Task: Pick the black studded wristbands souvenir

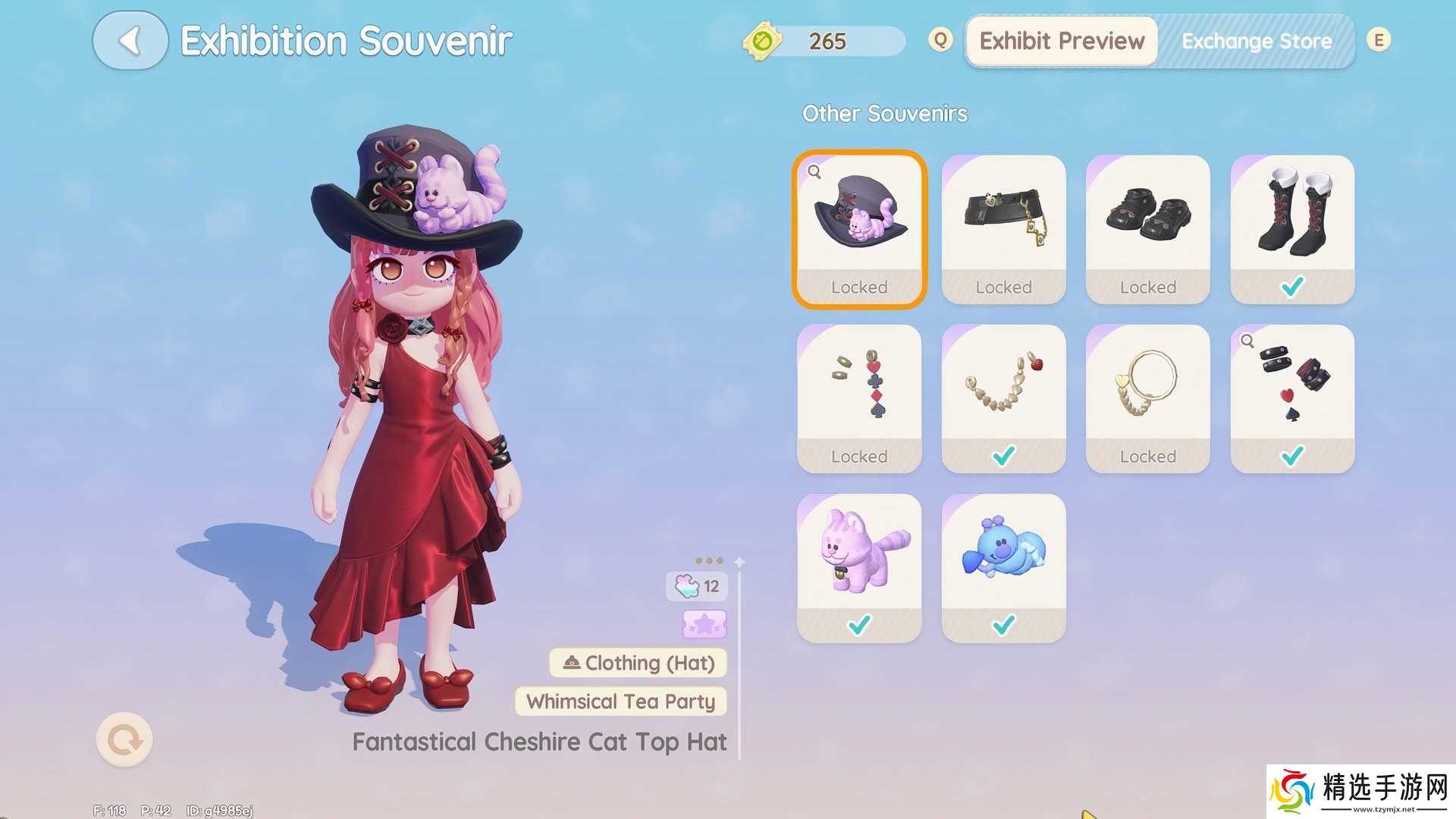Action: coord(1291,398)
